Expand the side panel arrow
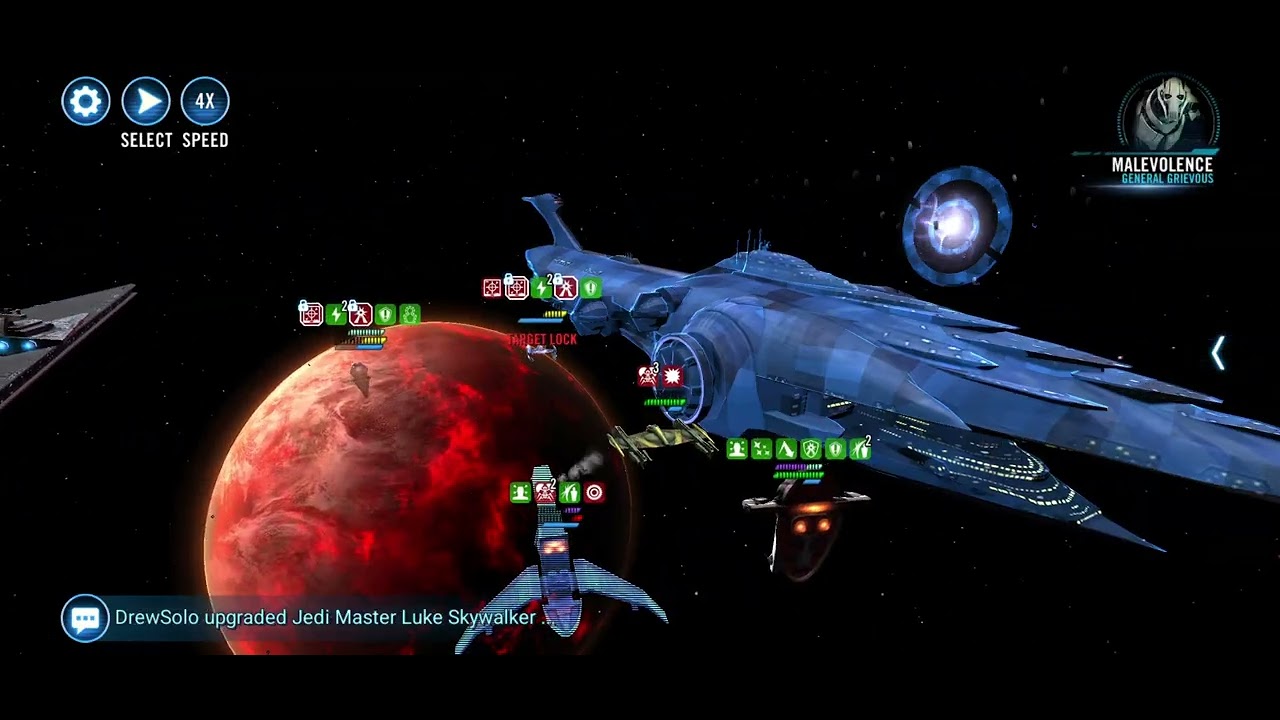Image resolution: width=1280 pixels, height=720 pixels. click(1218, 353)
